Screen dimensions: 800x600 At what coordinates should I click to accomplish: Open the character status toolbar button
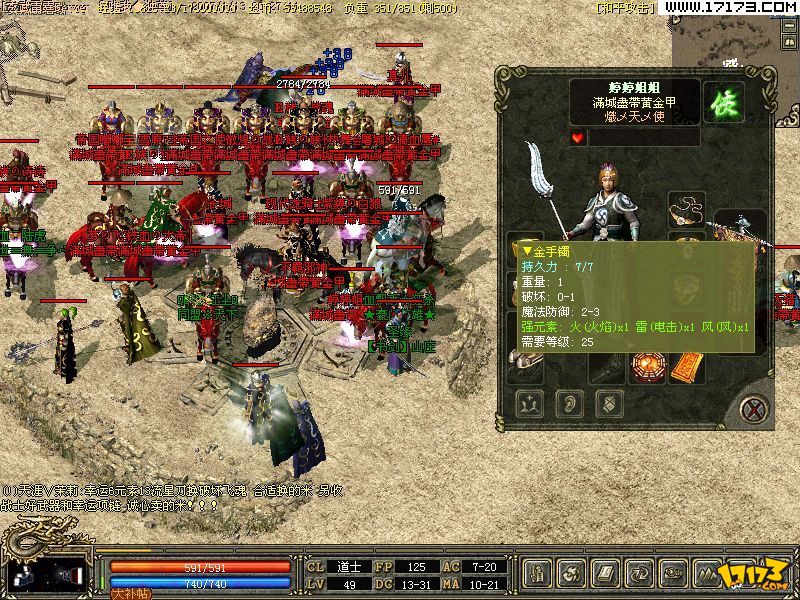[539, 573]
